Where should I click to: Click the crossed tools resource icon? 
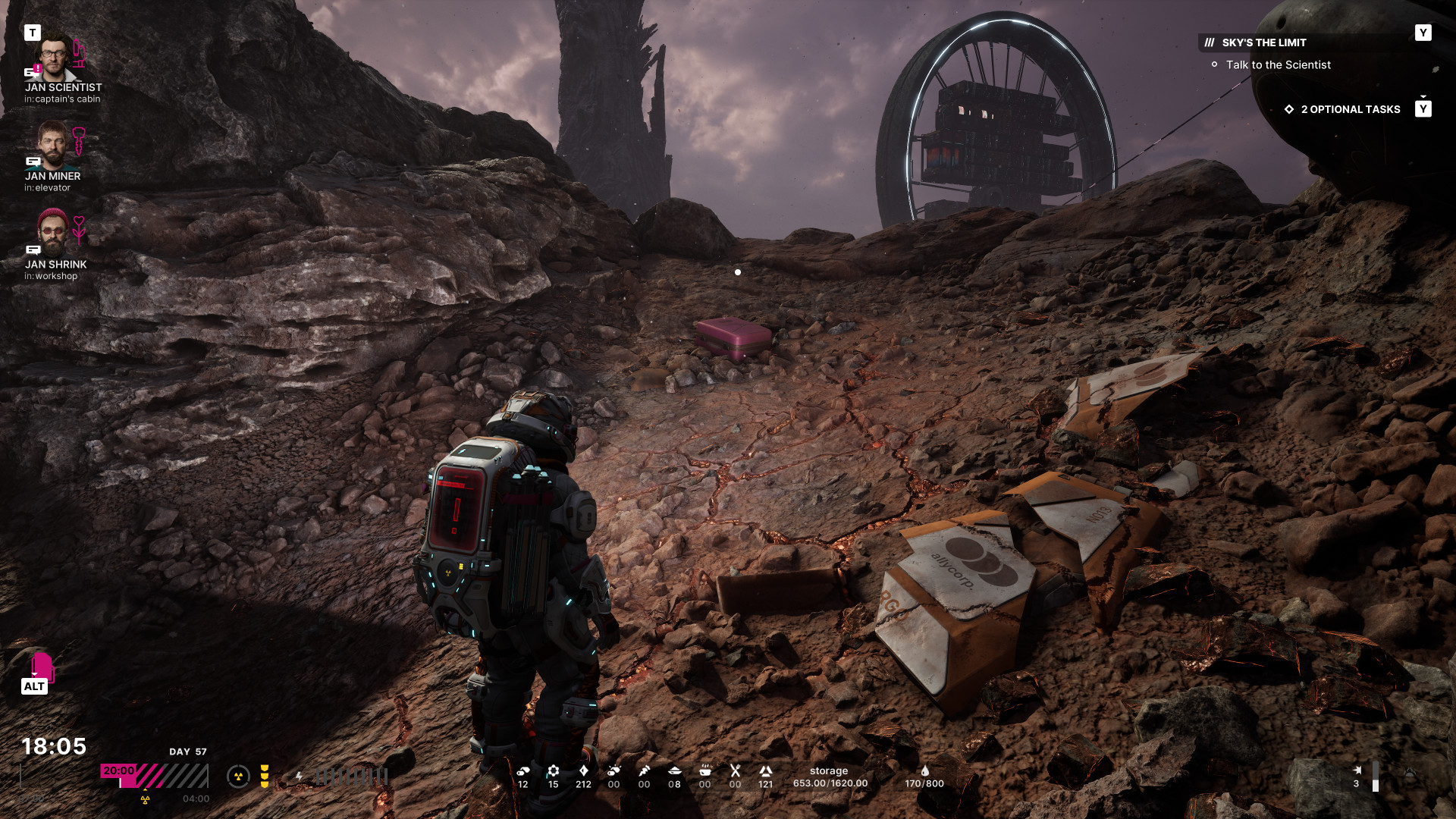735,770
